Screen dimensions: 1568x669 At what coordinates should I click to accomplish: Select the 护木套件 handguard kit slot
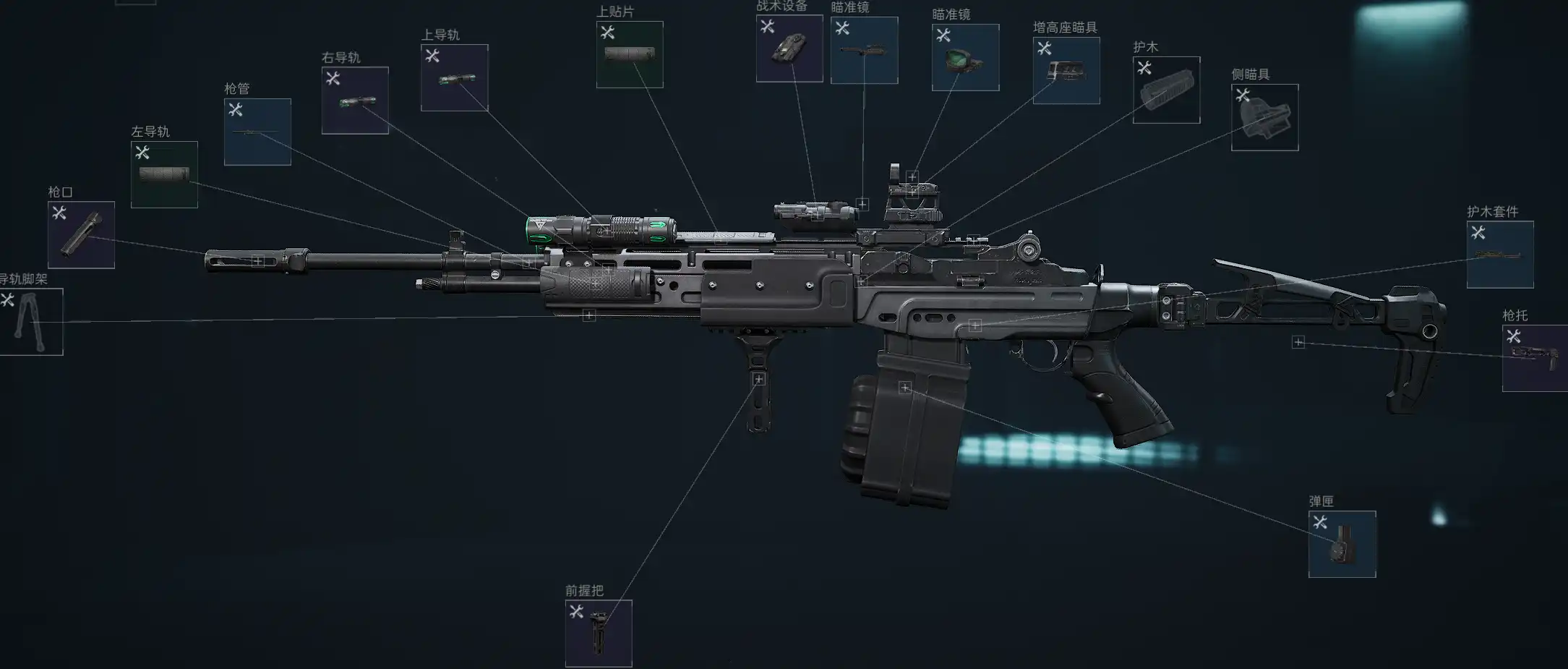coord(1500,254)
